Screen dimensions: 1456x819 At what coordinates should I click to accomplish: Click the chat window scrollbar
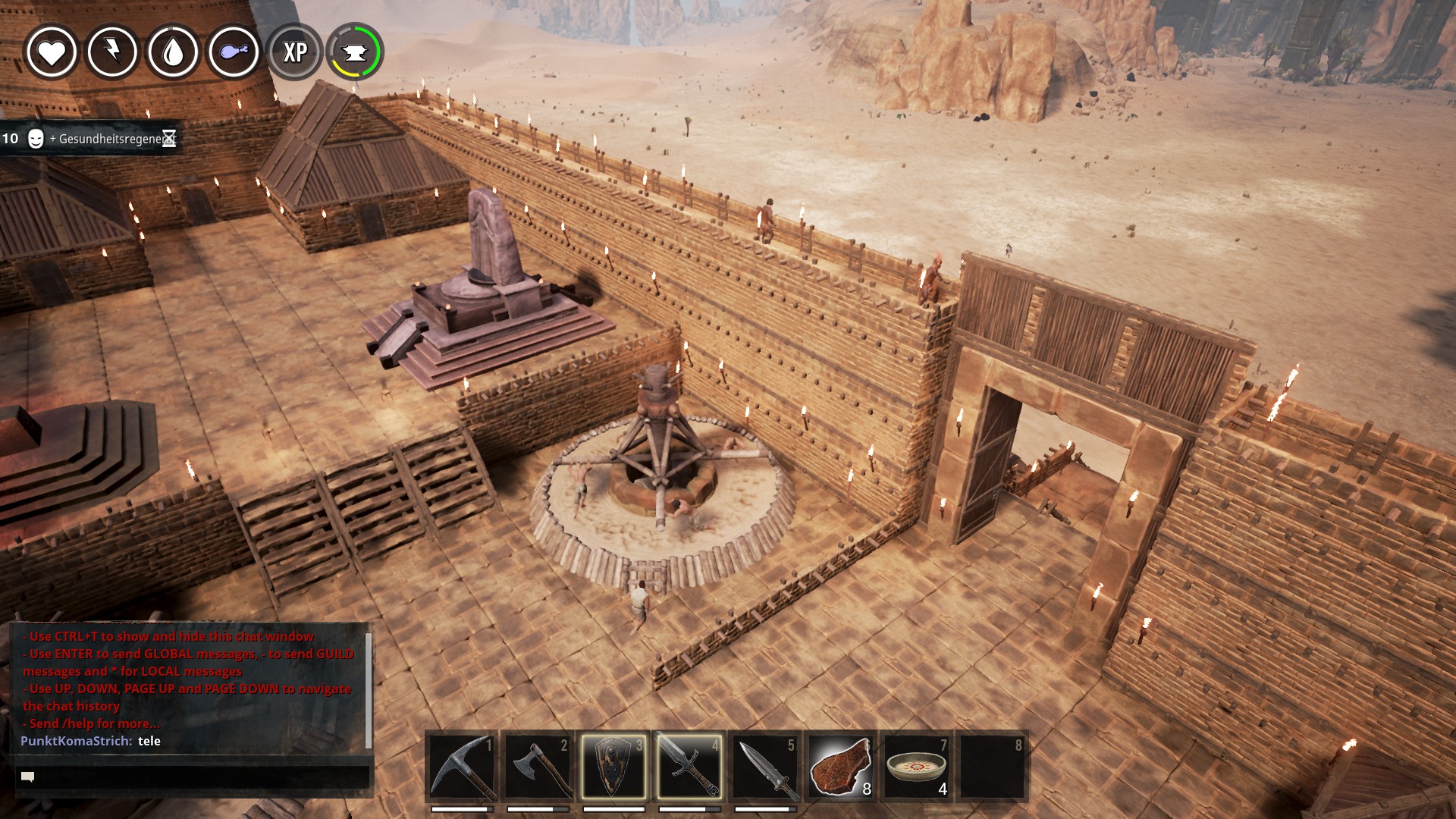[369, 689]
